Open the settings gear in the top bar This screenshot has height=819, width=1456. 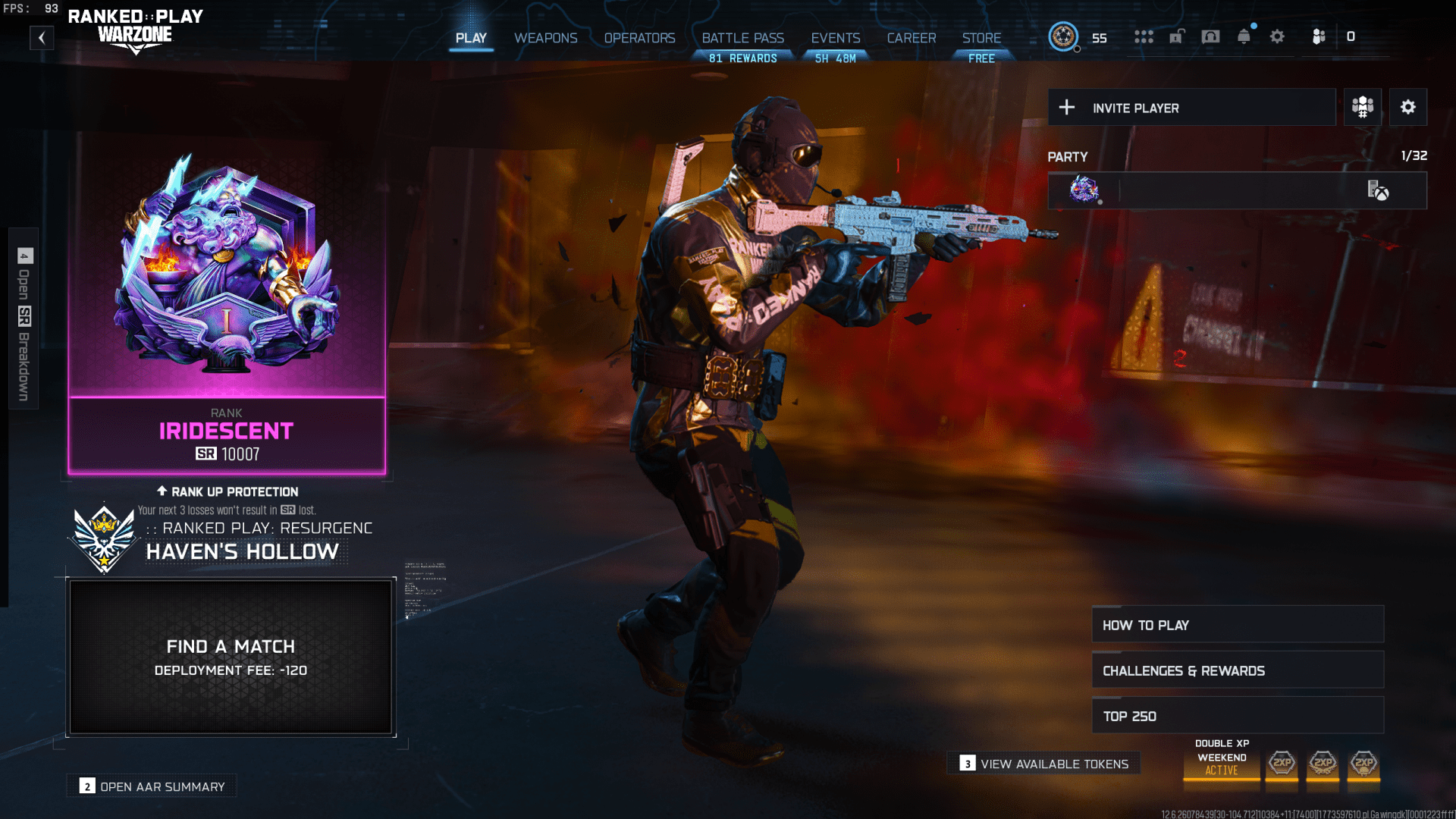(x=1278, y=36)
